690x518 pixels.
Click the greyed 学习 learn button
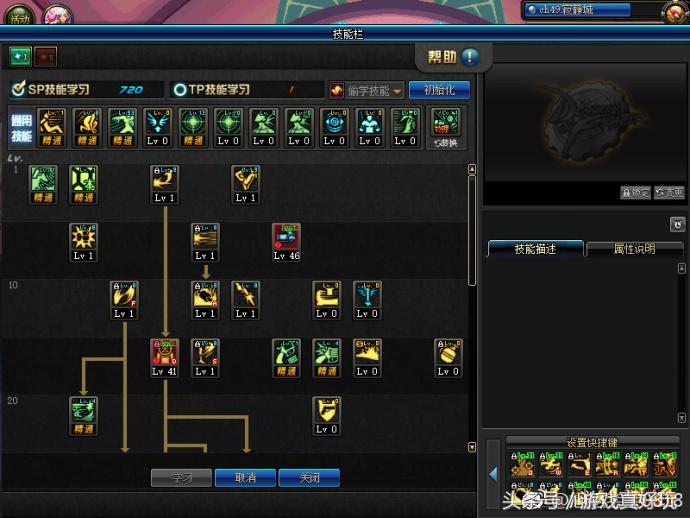point(181,478)
